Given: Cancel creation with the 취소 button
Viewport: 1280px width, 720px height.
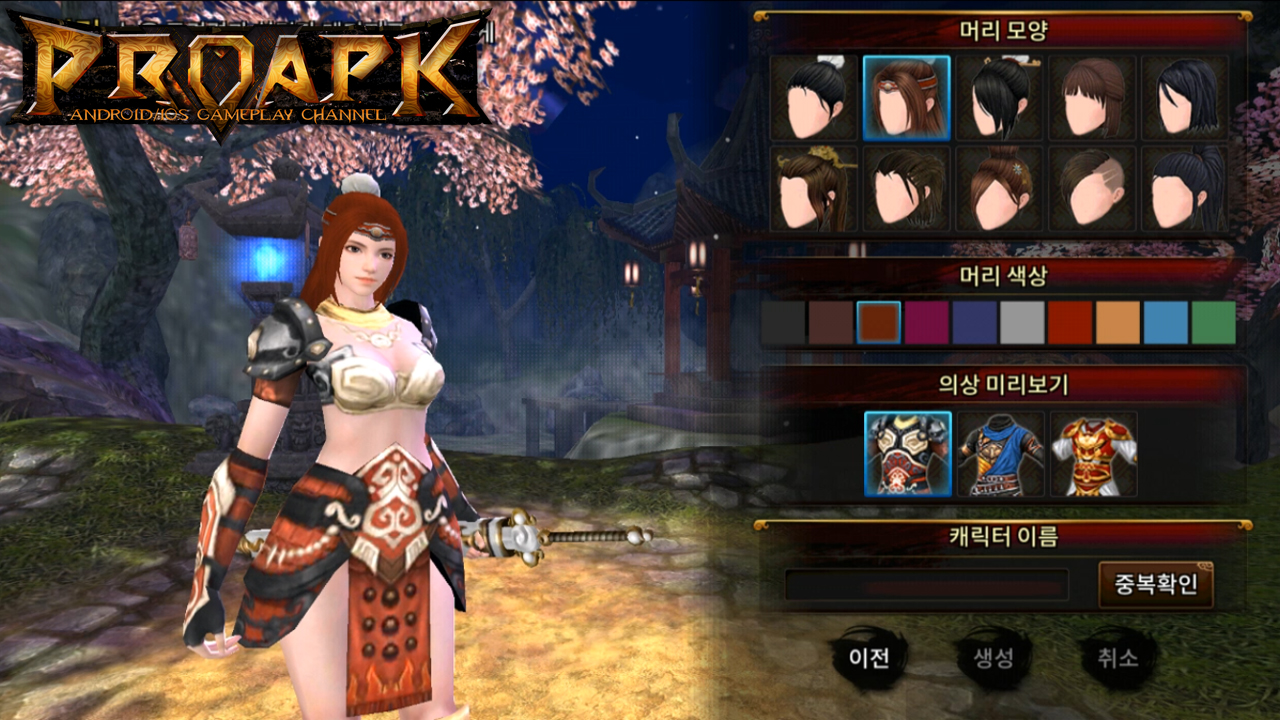Looking at the screenshot, I should click(1116, 657).
